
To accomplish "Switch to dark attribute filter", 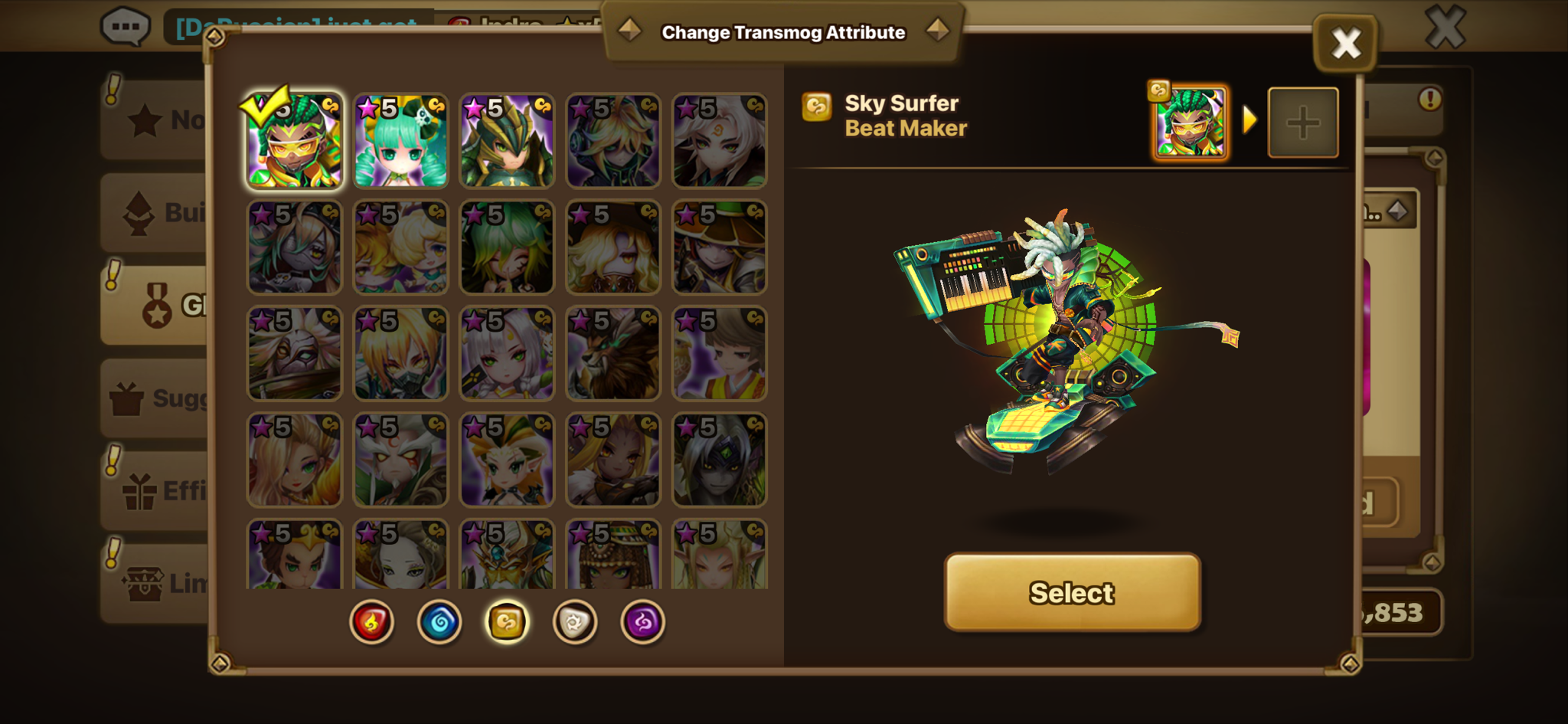I will coord(642,621).
